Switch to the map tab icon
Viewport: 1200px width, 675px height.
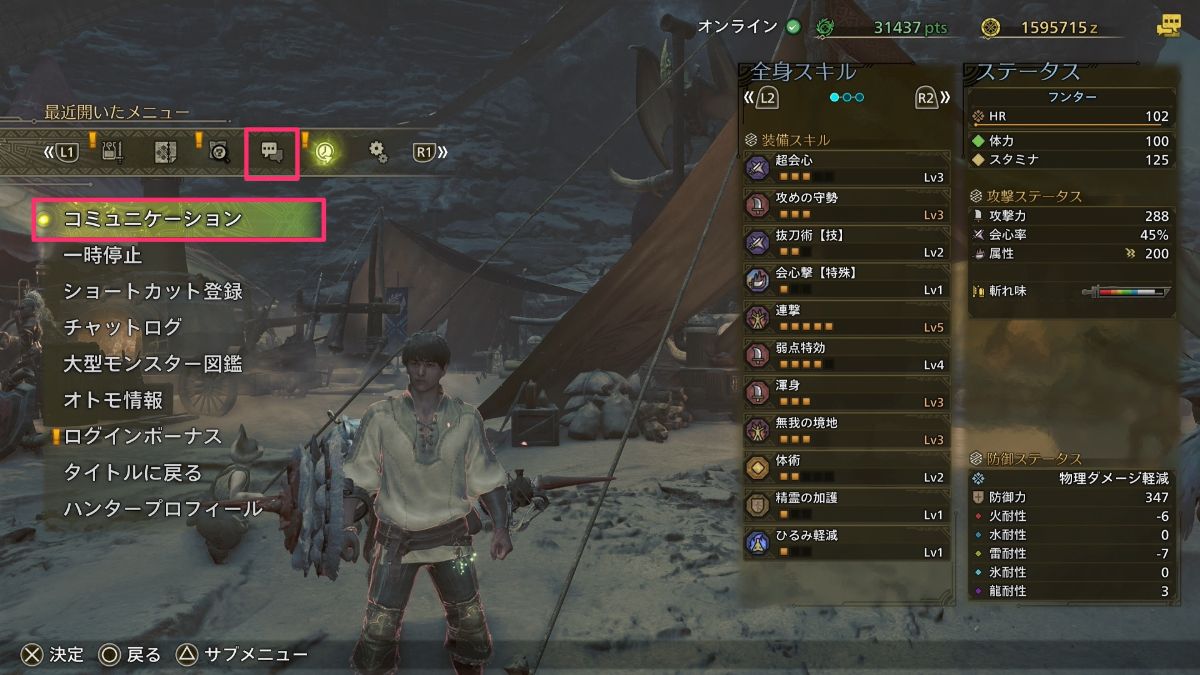point(165,152)
